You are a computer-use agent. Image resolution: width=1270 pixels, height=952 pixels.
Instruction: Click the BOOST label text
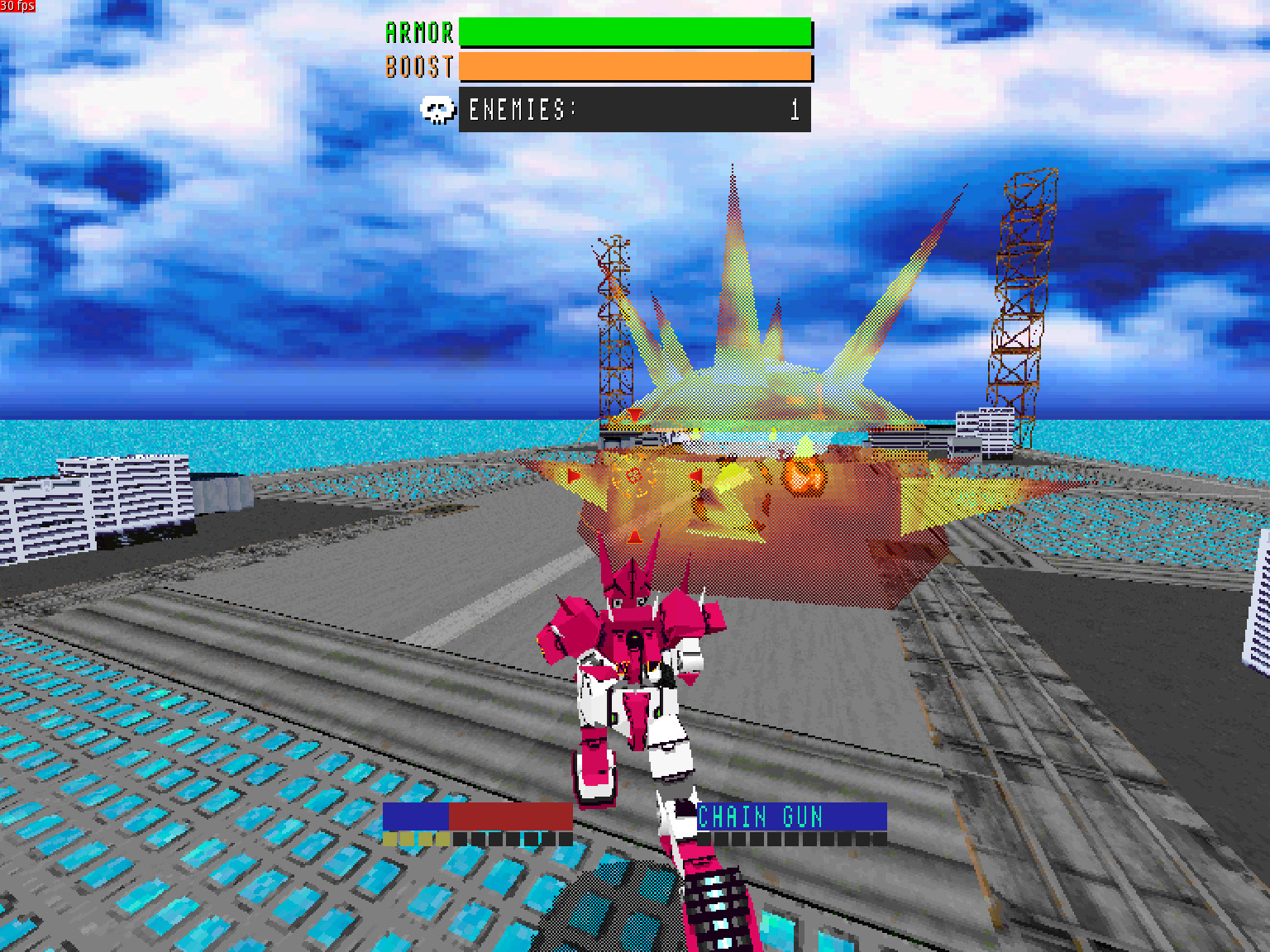(x=420, y=67)
